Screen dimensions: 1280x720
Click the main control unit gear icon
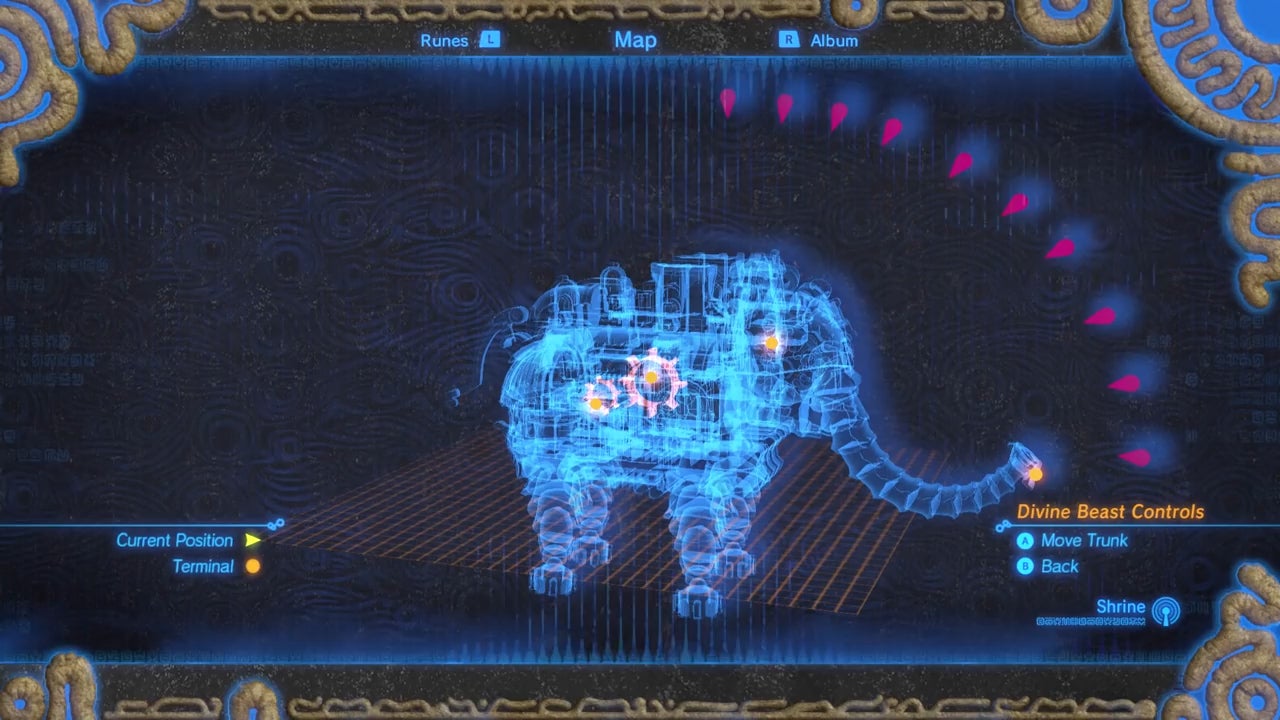[x=653, y=378]
